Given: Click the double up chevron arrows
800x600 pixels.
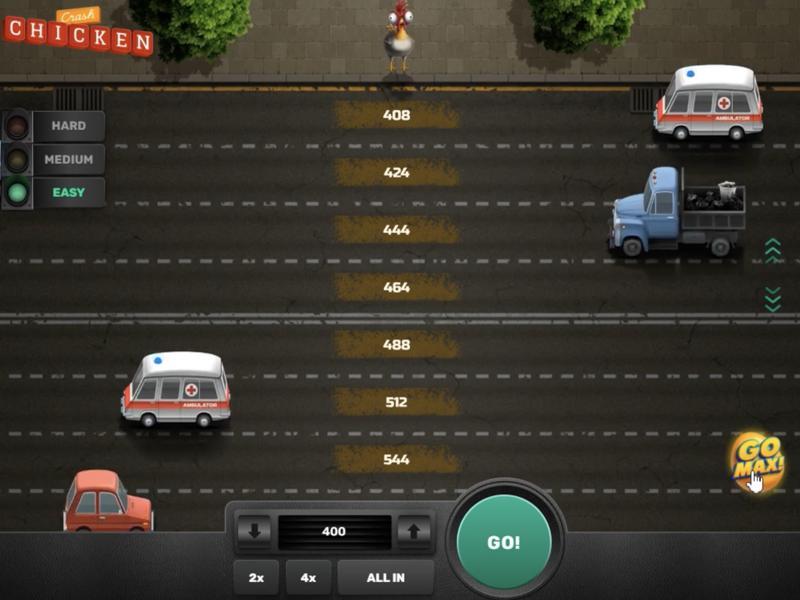Looking at the screenshot, I should pyautogui.click(x=772, y=250).
